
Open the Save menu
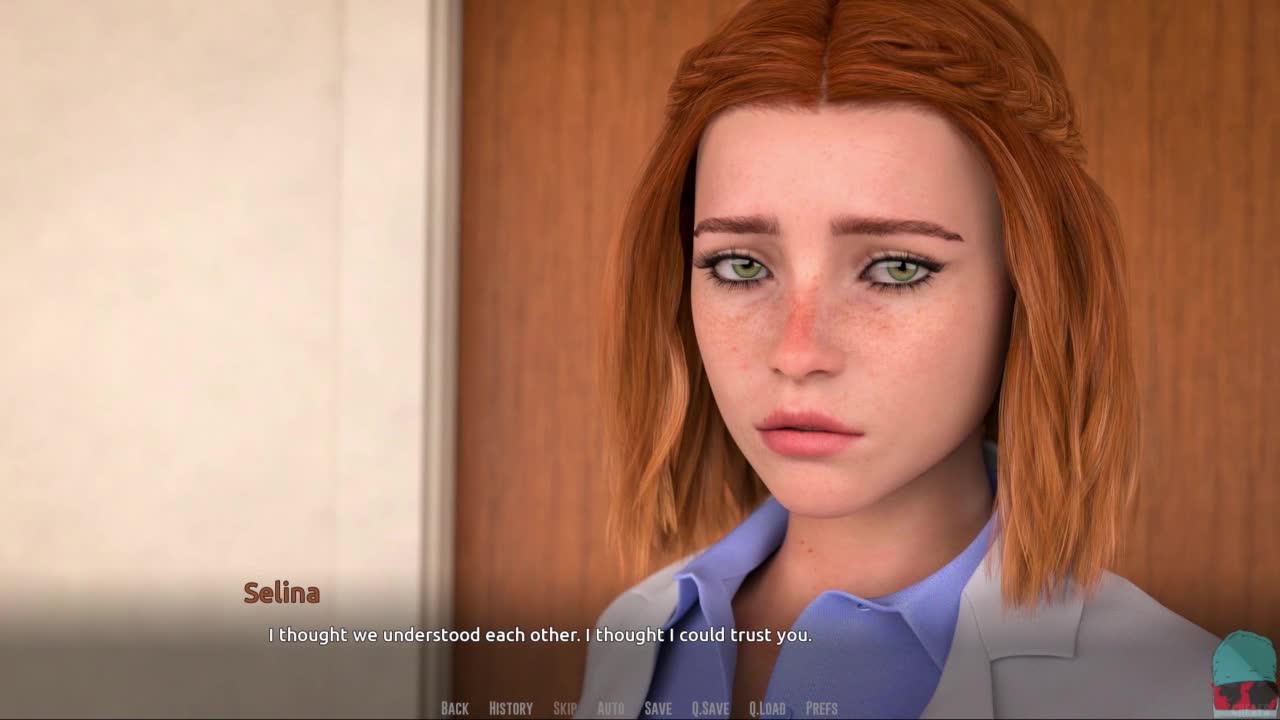[658, 708]
